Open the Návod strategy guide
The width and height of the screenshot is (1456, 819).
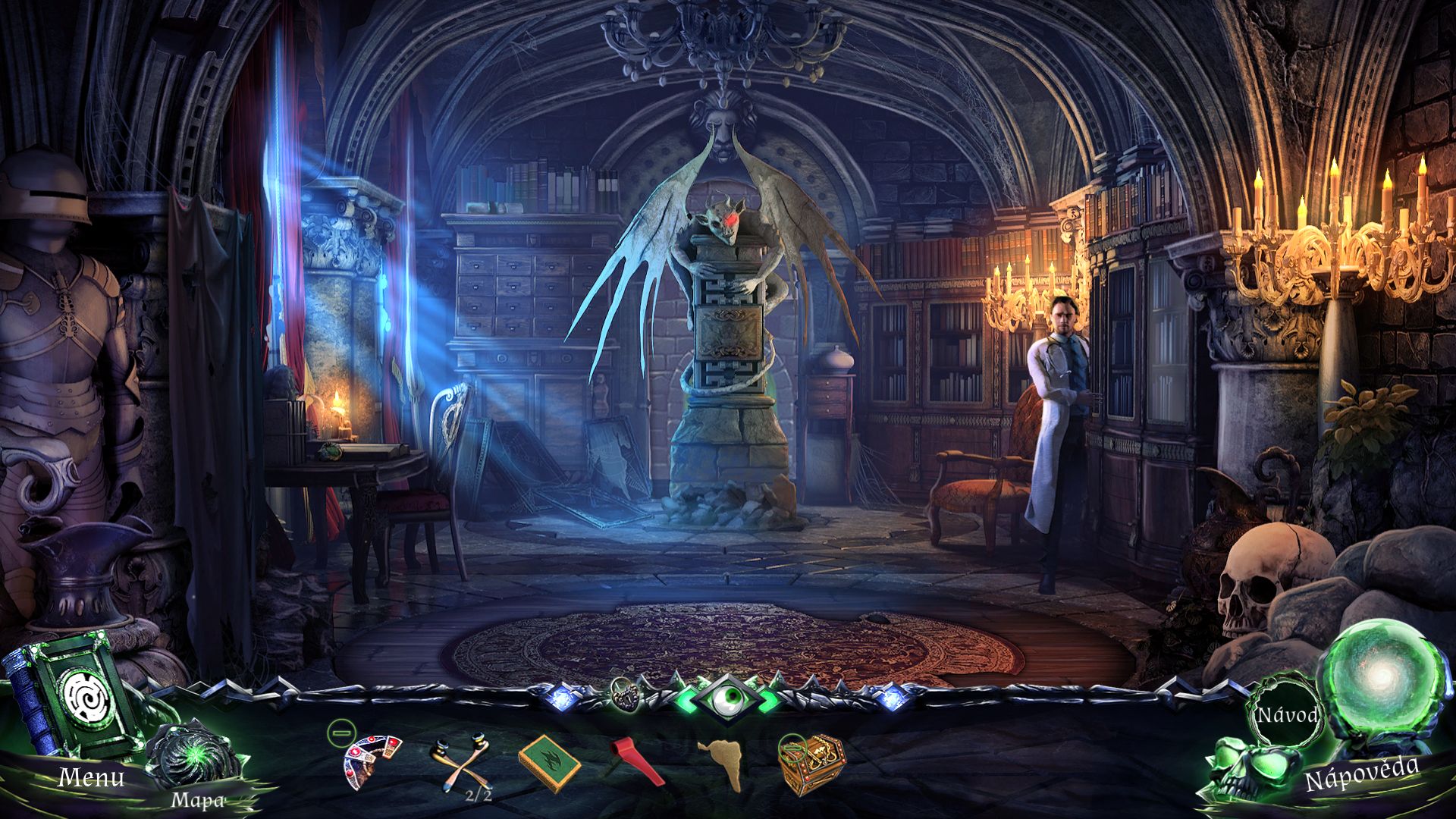[x=1287, y=715]
